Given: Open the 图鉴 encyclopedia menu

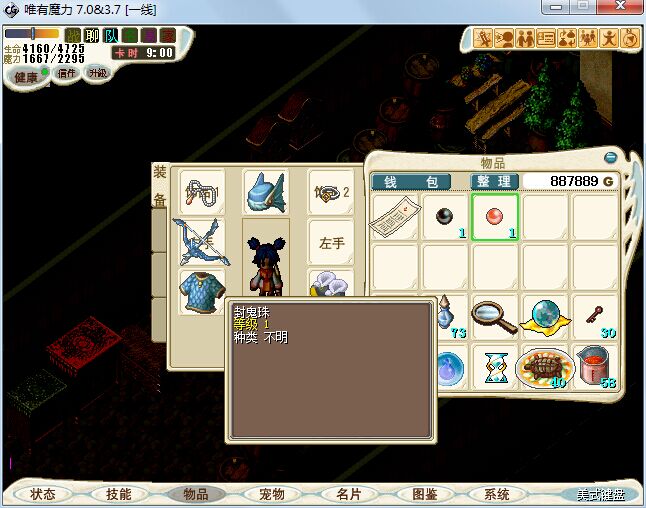Looking at the screenshot, I should point(424,494).
